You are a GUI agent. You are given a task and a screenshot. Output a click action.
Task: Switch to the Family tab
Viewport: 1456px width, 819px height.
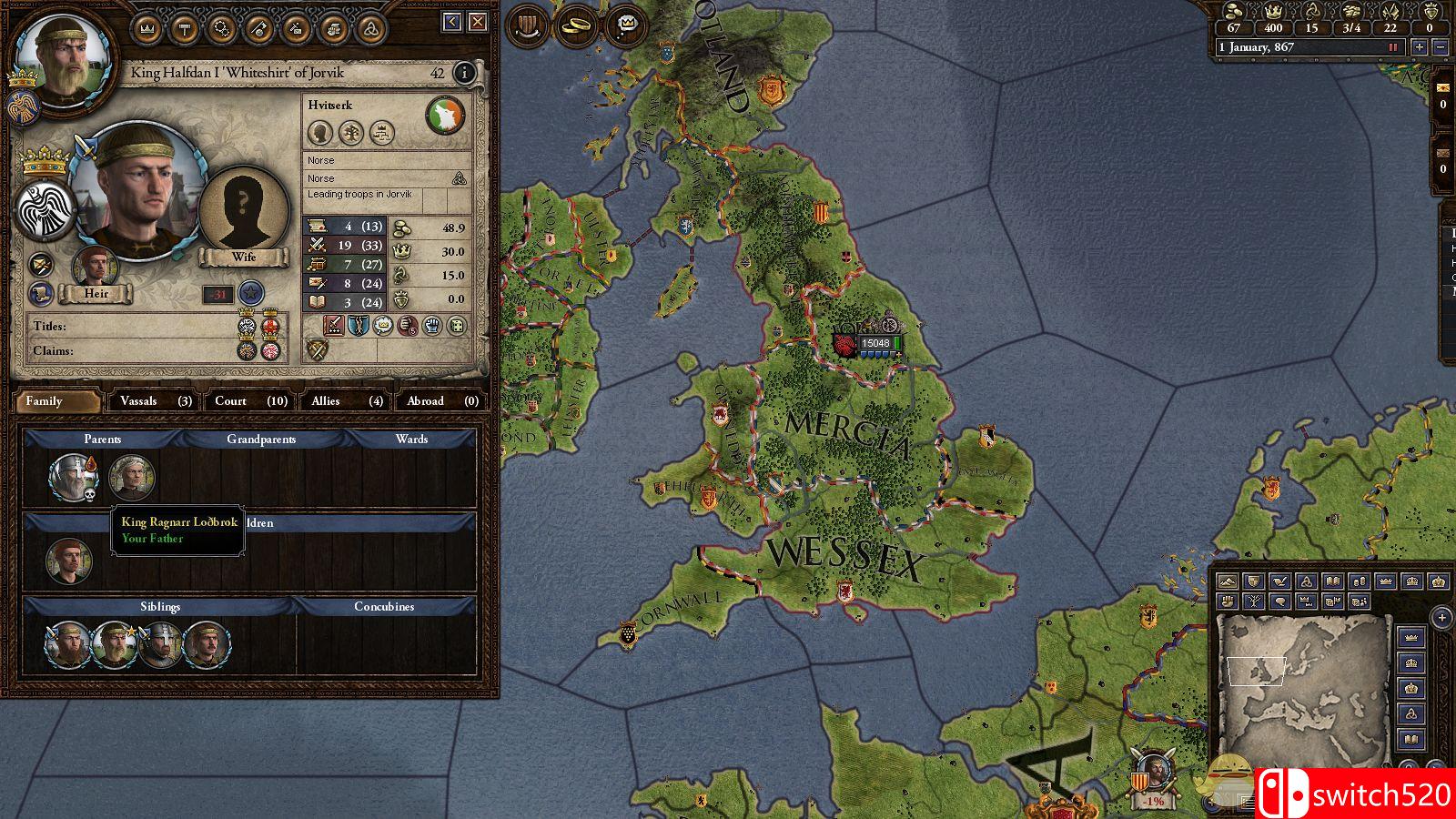click(x=56, y=400)
